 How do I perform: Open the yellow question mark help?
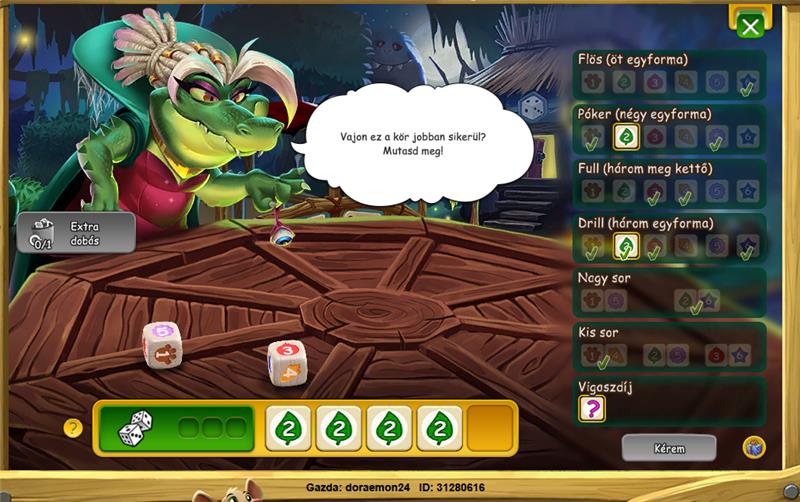click(73, 428)
